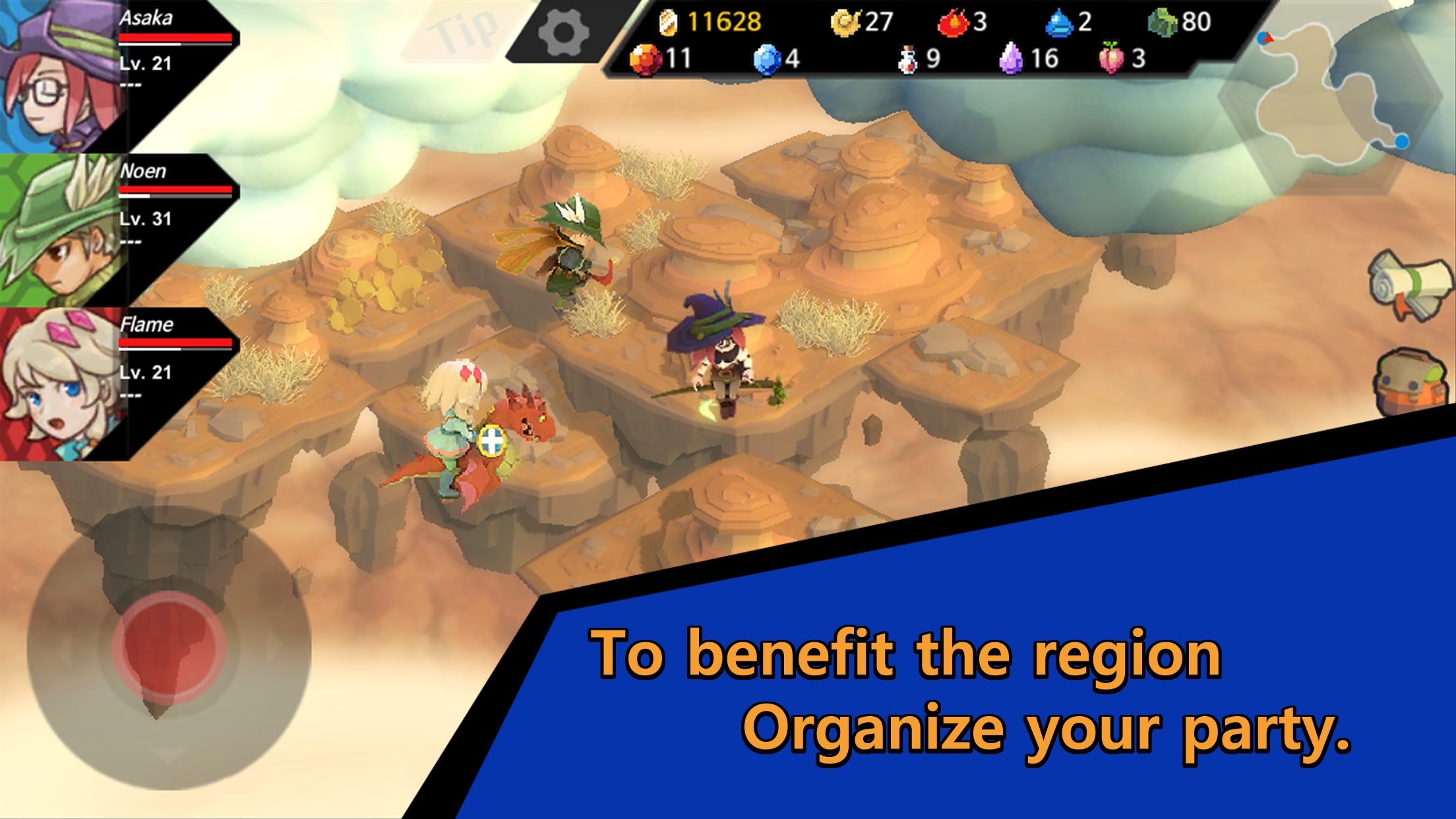Tap the red virtual joystick knob
The height and width of the screenshot is (819, 1456).
[169, 646]
